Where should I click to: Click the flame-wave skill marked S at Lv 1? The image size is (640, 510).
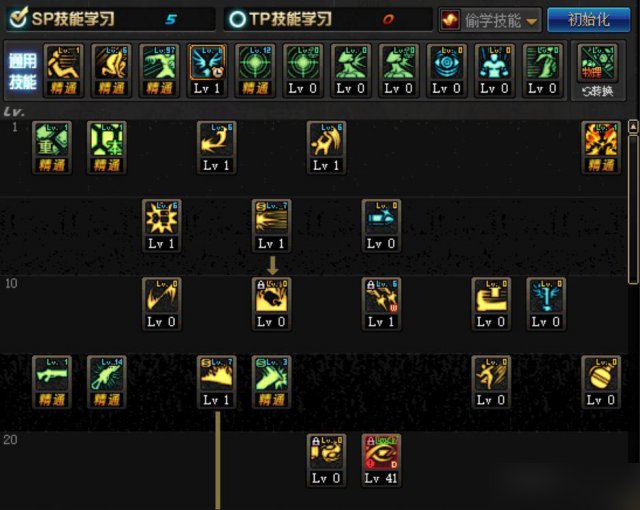[216, 375]
